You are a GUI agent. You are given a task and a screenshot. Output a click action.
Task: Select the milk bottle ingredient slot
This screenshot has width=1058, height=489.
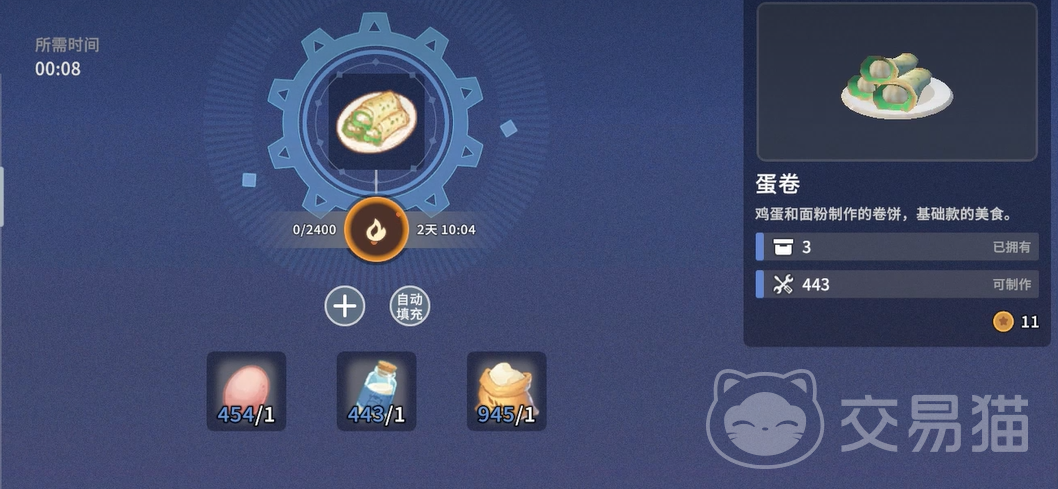point(376,391)
